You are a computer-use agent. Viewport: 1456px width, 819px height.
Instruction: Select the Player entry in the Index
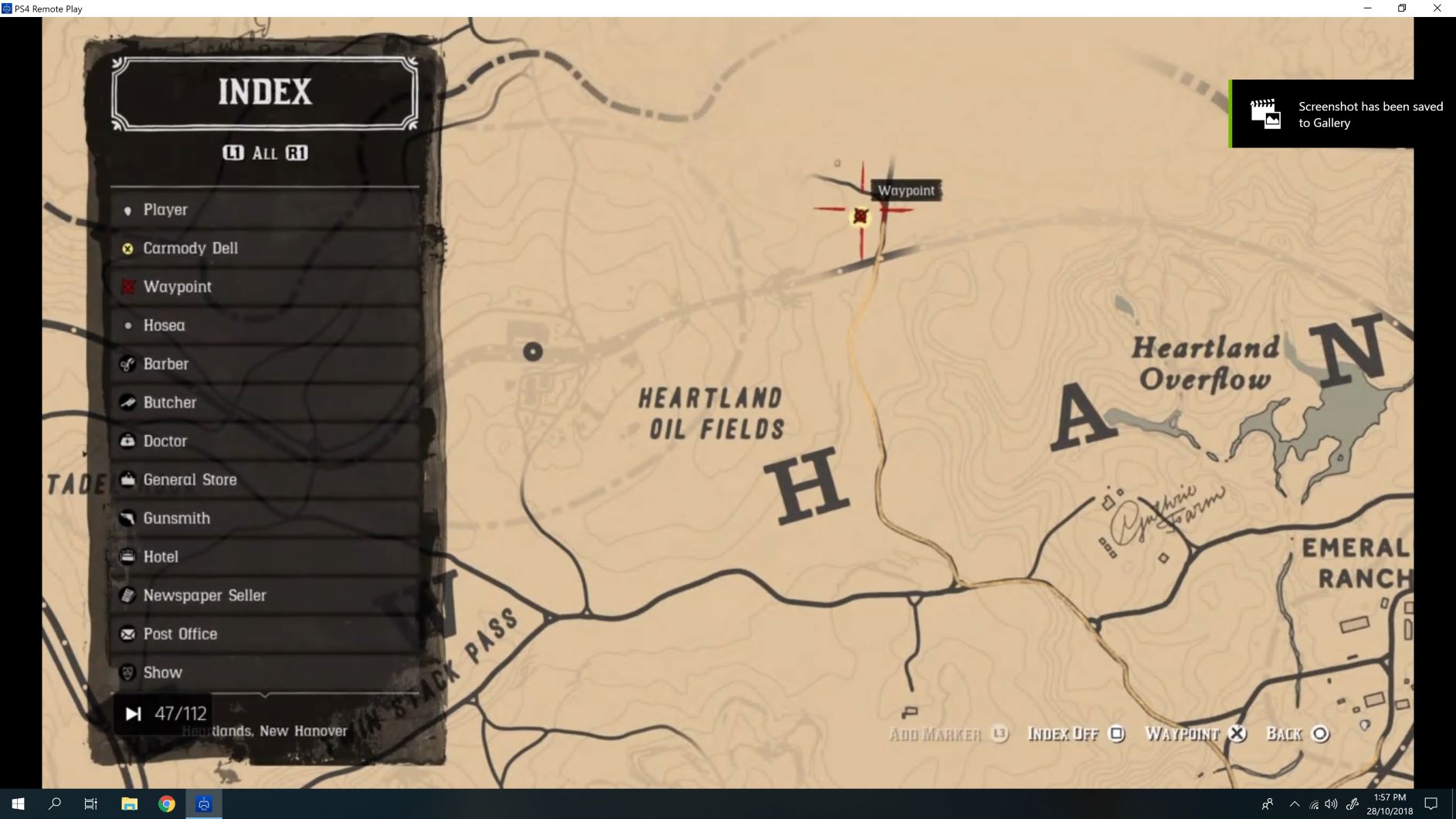click(165, 209)
